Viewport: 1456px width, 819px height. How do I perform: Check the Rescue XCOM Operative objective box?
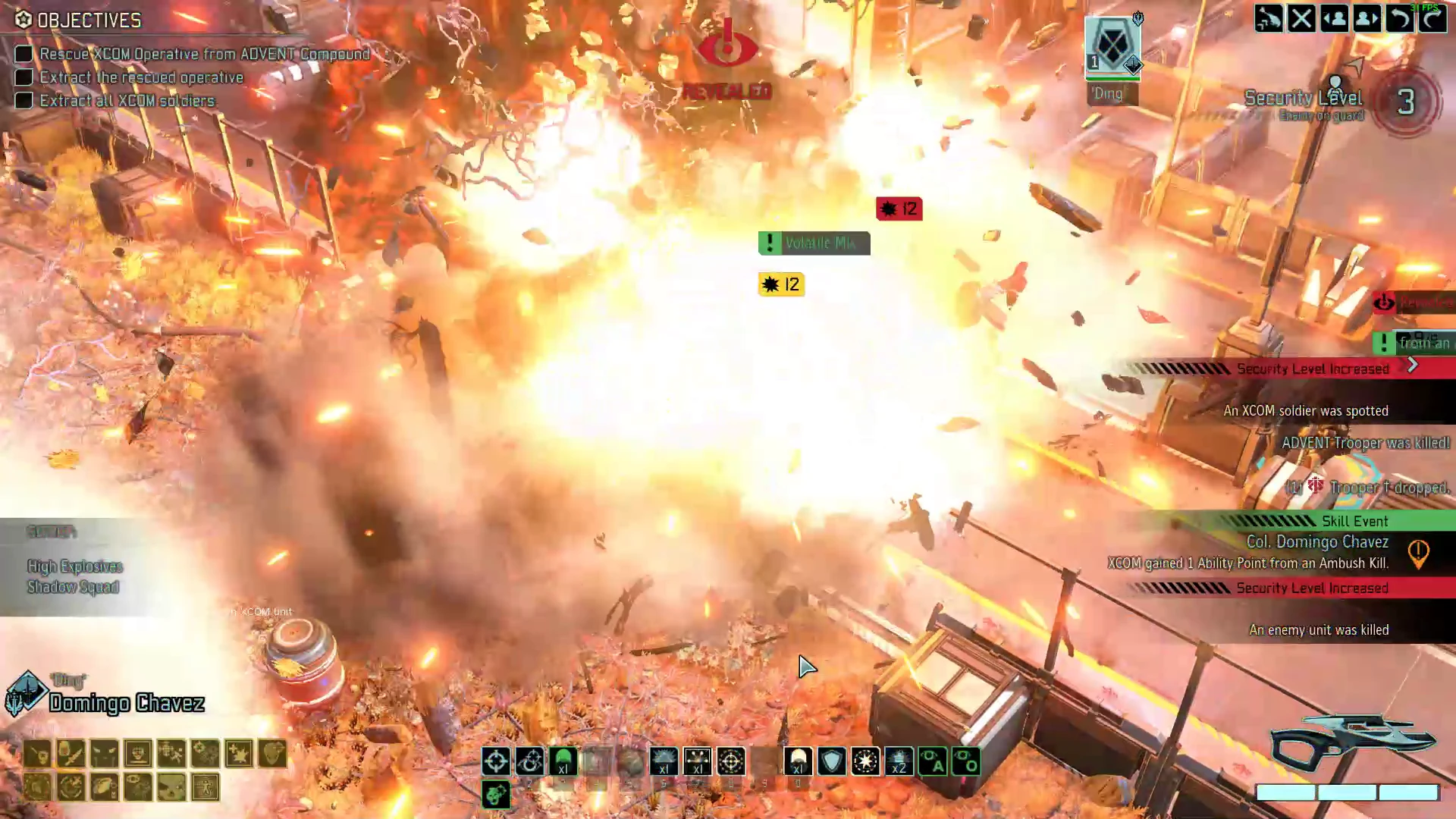24,54
